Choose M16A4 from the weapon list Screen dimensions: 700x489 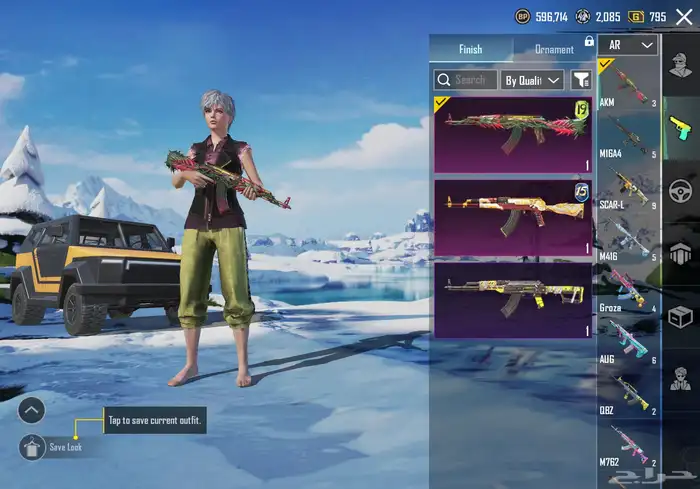point(629,136)
